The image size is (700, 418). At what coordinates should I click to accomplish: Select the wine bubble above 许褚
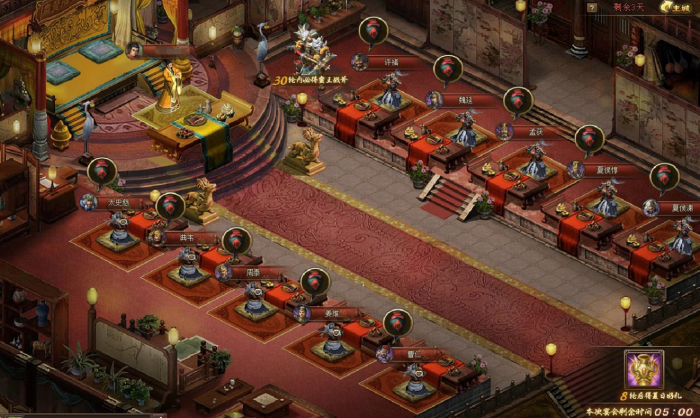(375, 30)
